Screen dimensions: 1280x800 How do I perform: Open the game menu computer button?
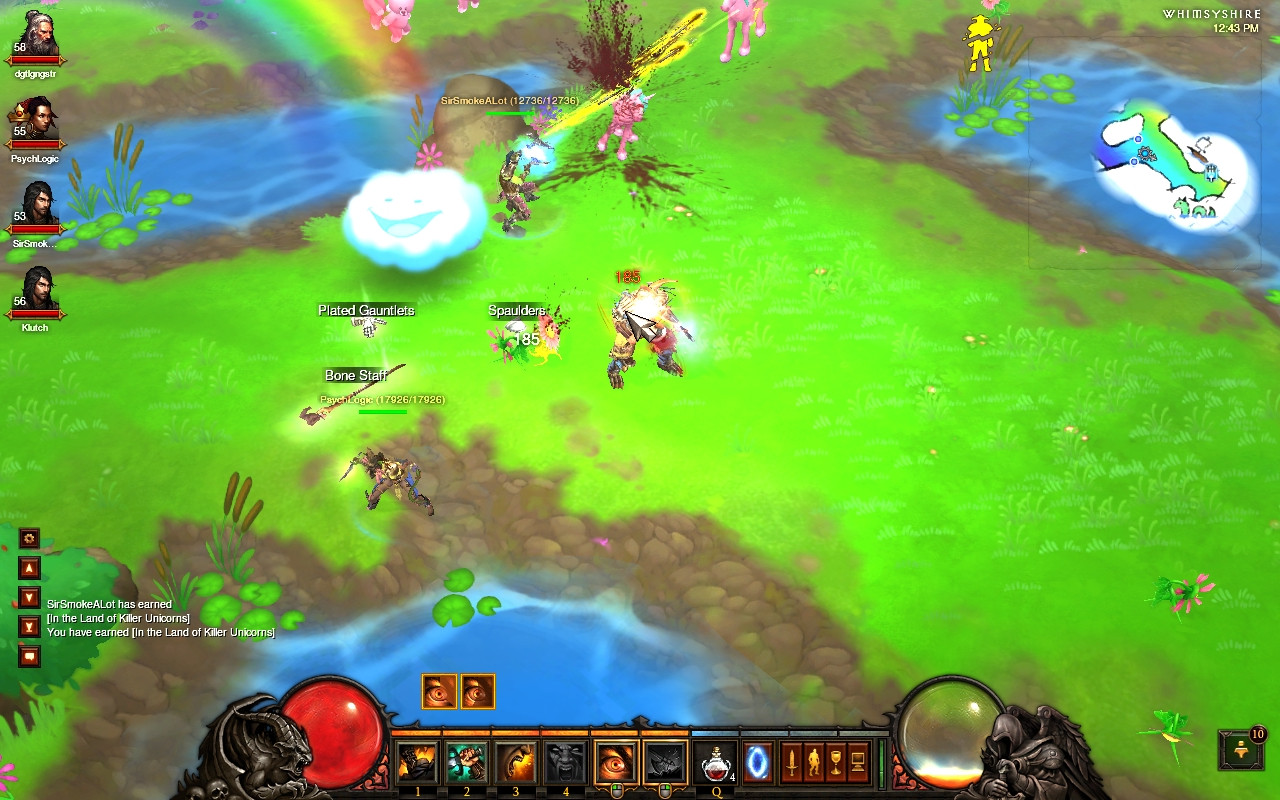click(x=858, y=763)
